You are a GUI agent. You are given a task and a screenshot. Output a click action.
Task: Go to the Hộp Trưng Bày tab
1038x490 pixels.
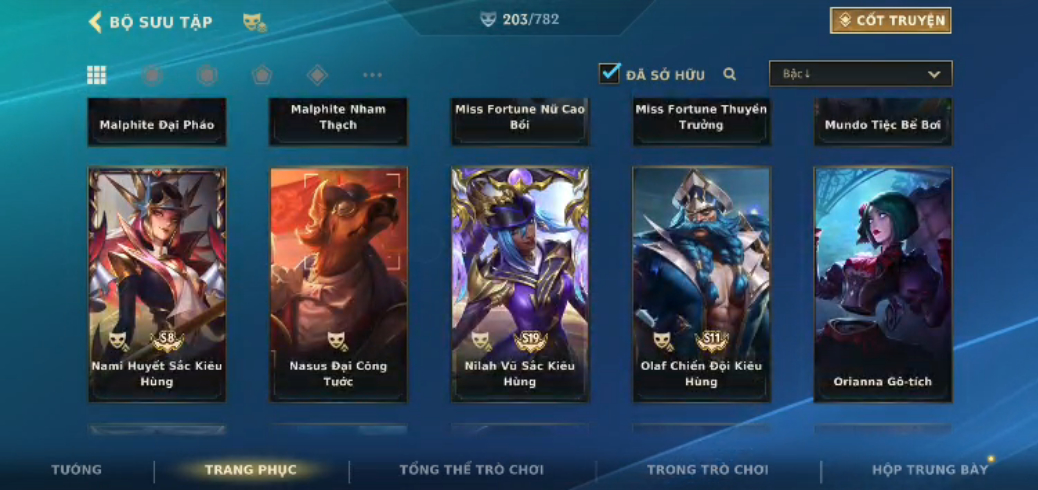click(x=929, y=469)
